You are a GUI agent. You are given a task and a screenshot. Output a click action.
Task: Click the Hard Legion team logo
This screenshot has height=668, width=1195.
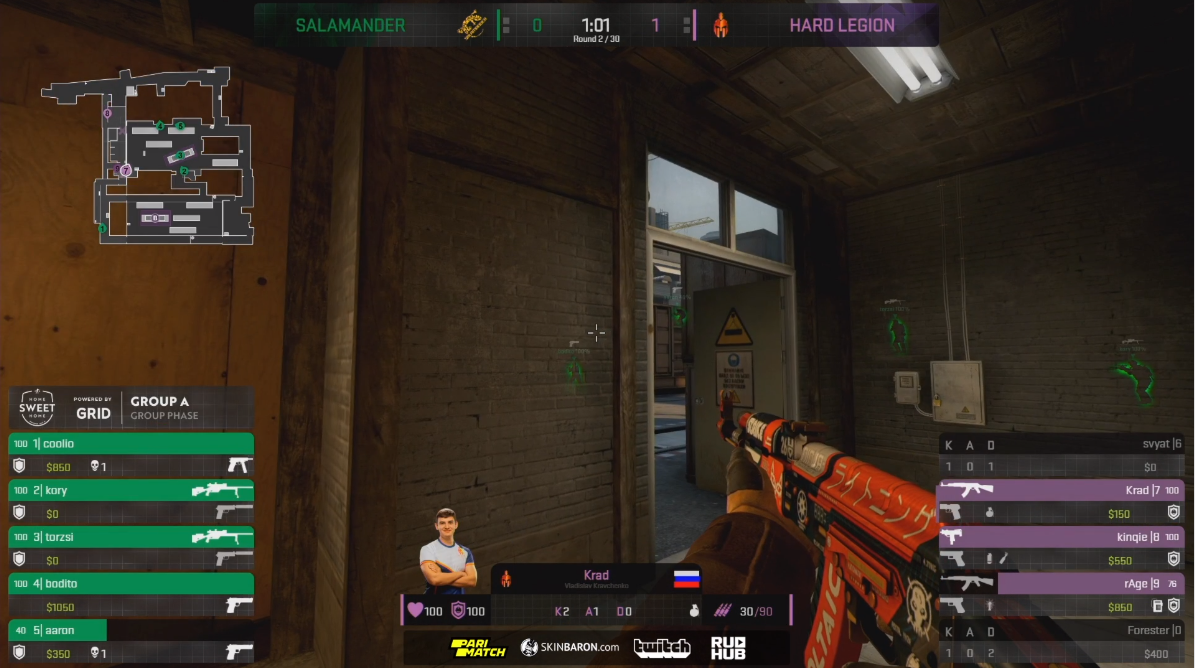coord(720,25)
